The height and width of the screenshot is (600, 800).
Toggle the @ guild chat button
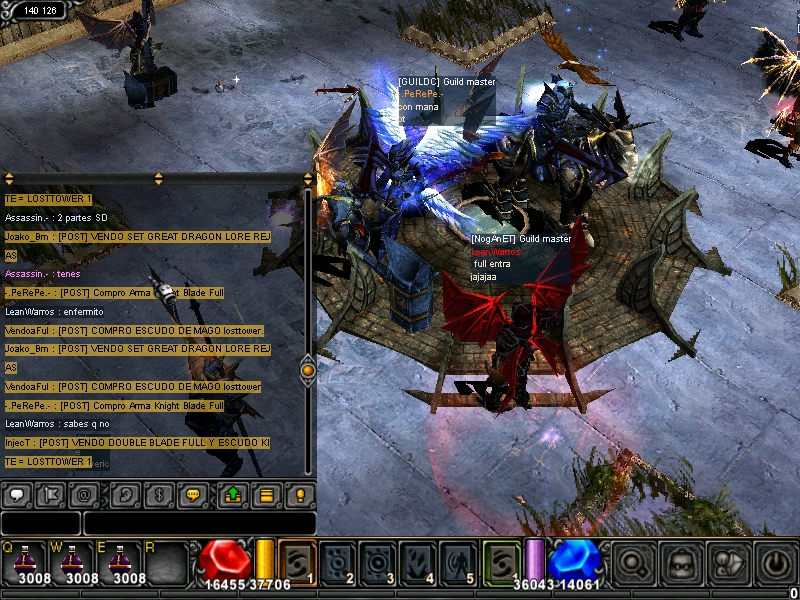click(x=86, y=494)
